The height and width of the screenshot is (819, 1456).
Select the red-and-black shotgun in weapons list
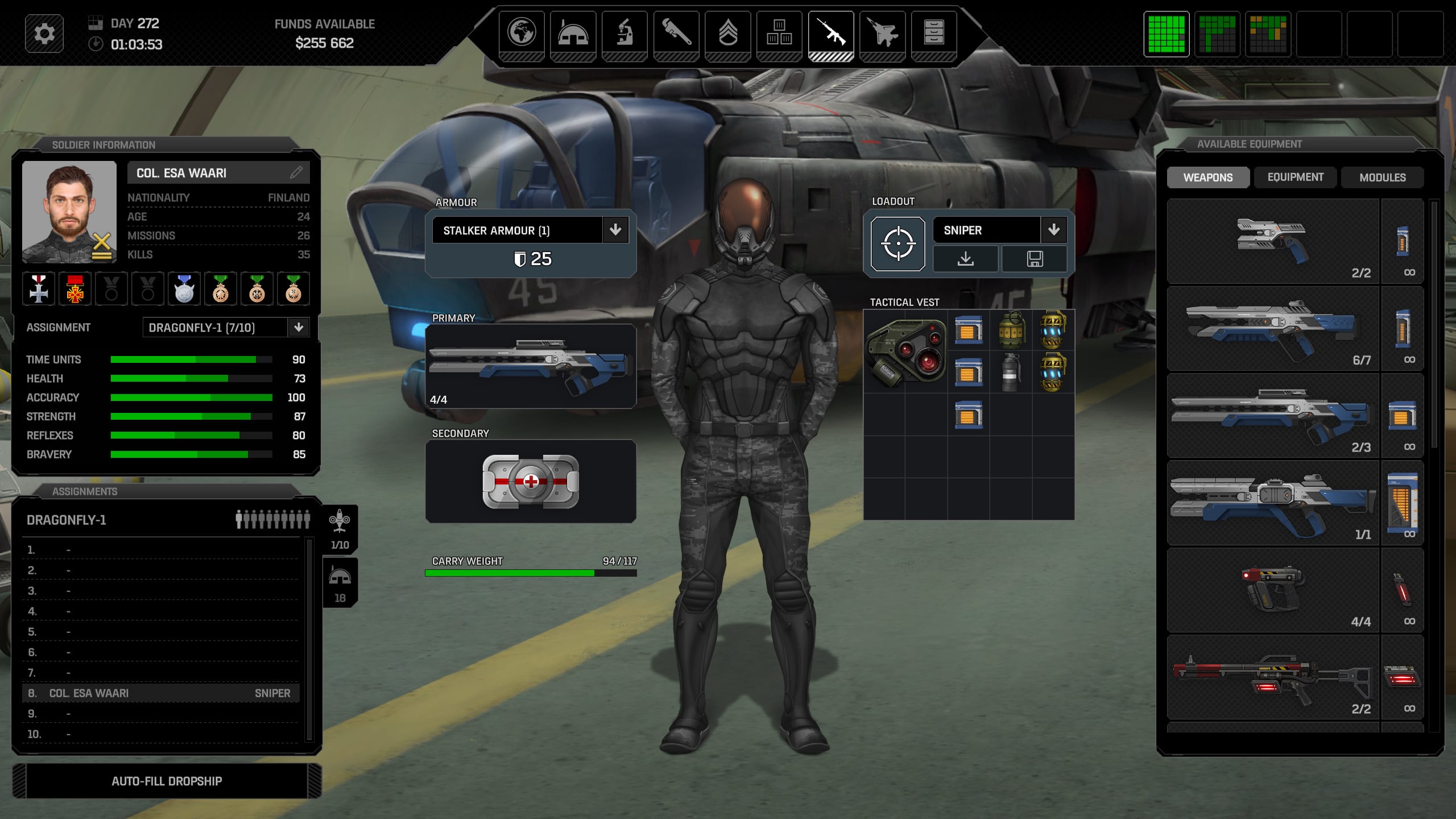(1273, 678)
